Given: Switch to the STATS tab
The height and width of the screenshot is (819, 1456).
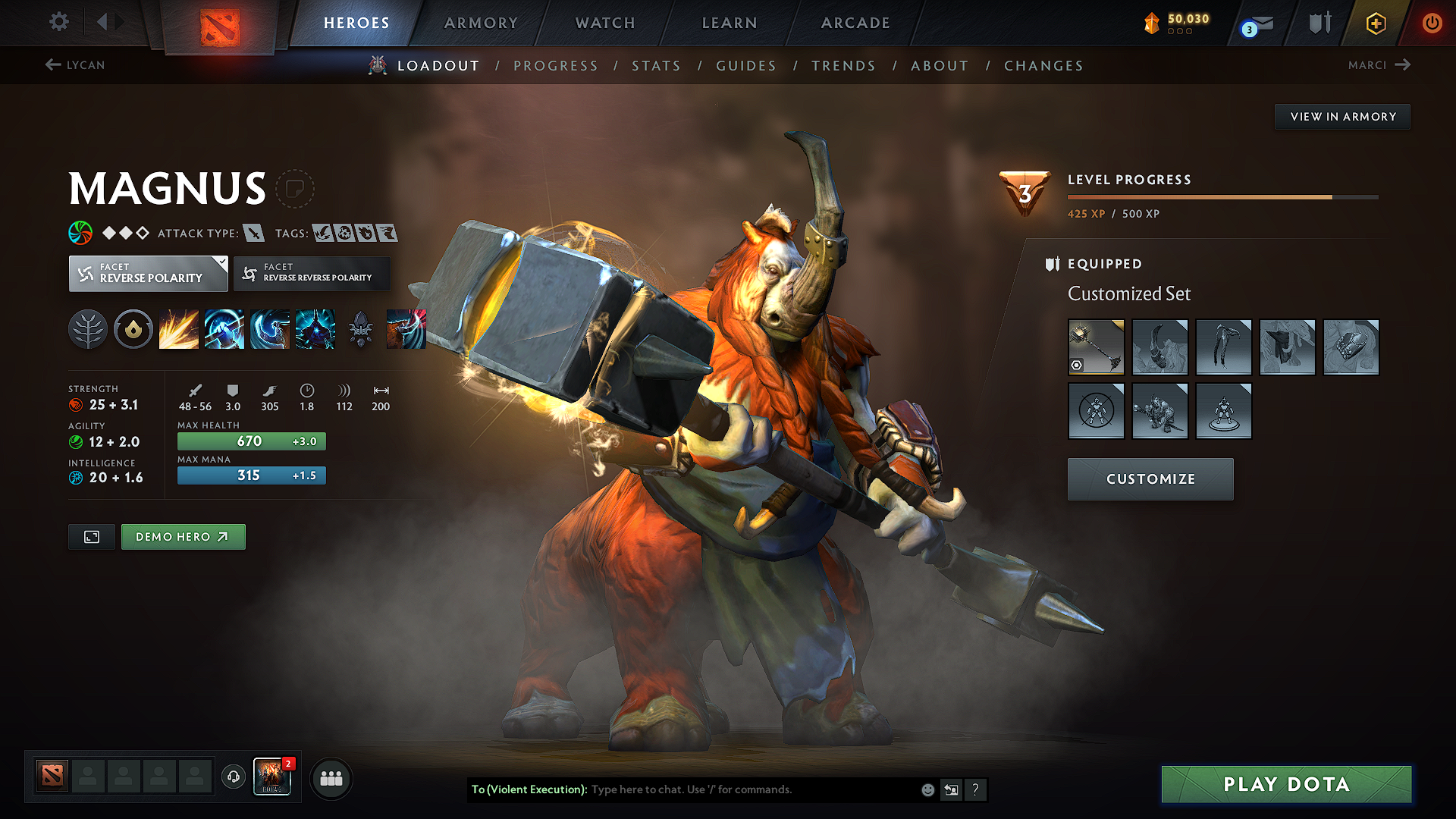Looking at the screenshot, I should pos(657,65).
